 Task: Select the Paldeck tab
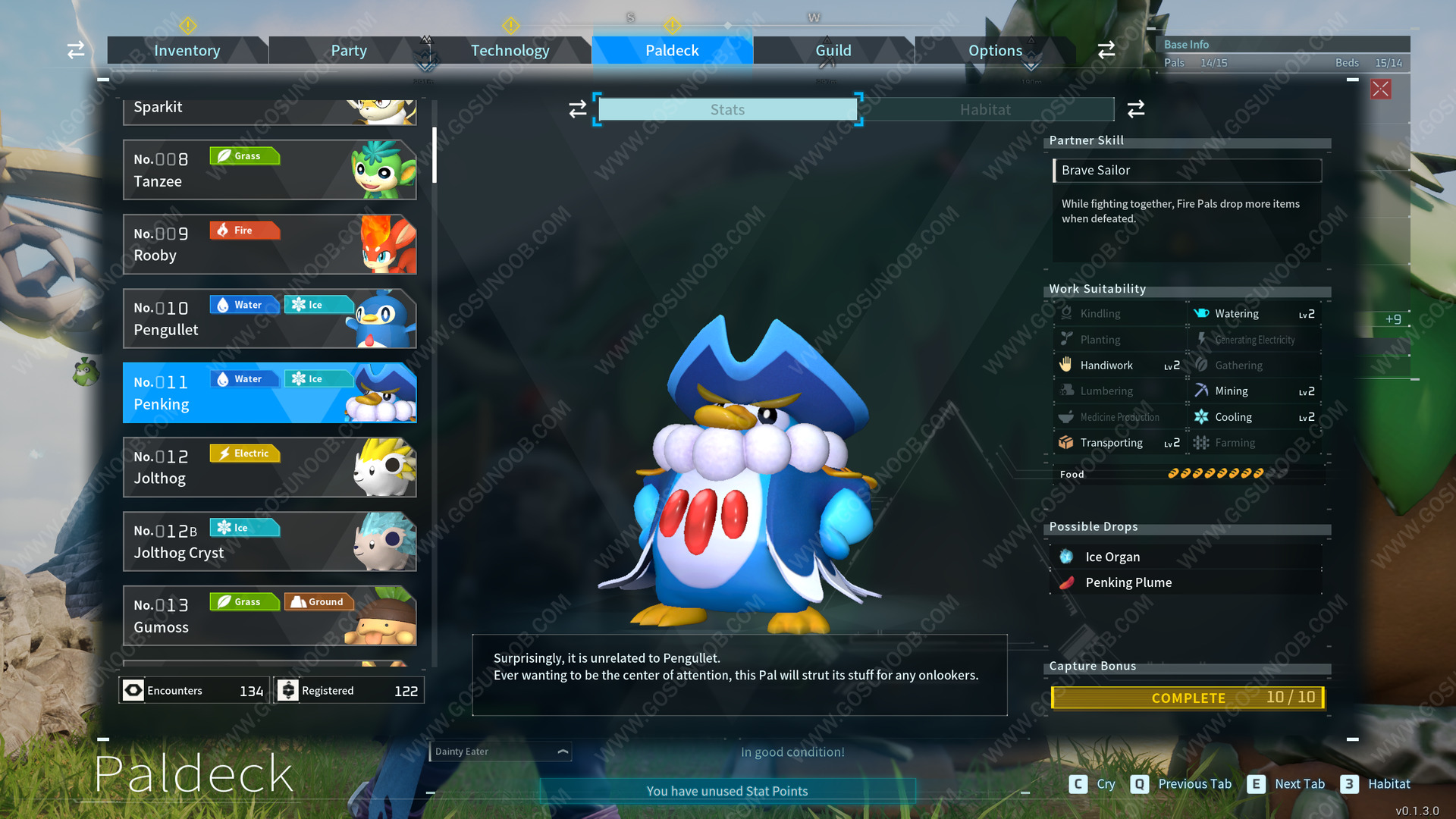tap(672, 51)
